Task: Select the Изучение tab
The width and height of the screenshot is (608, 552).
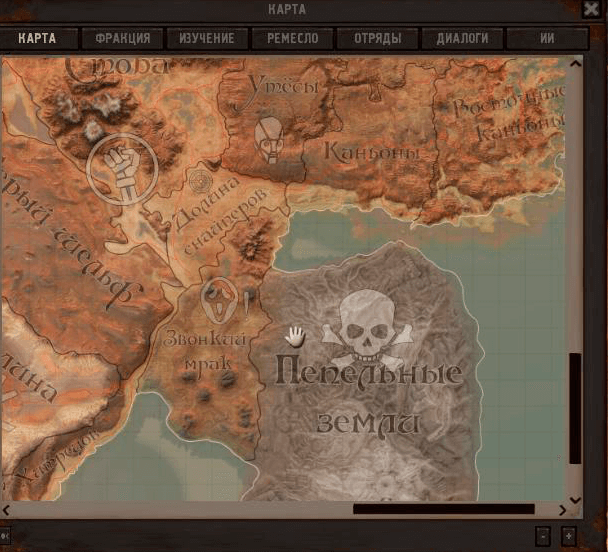Action: click(207, 39)
